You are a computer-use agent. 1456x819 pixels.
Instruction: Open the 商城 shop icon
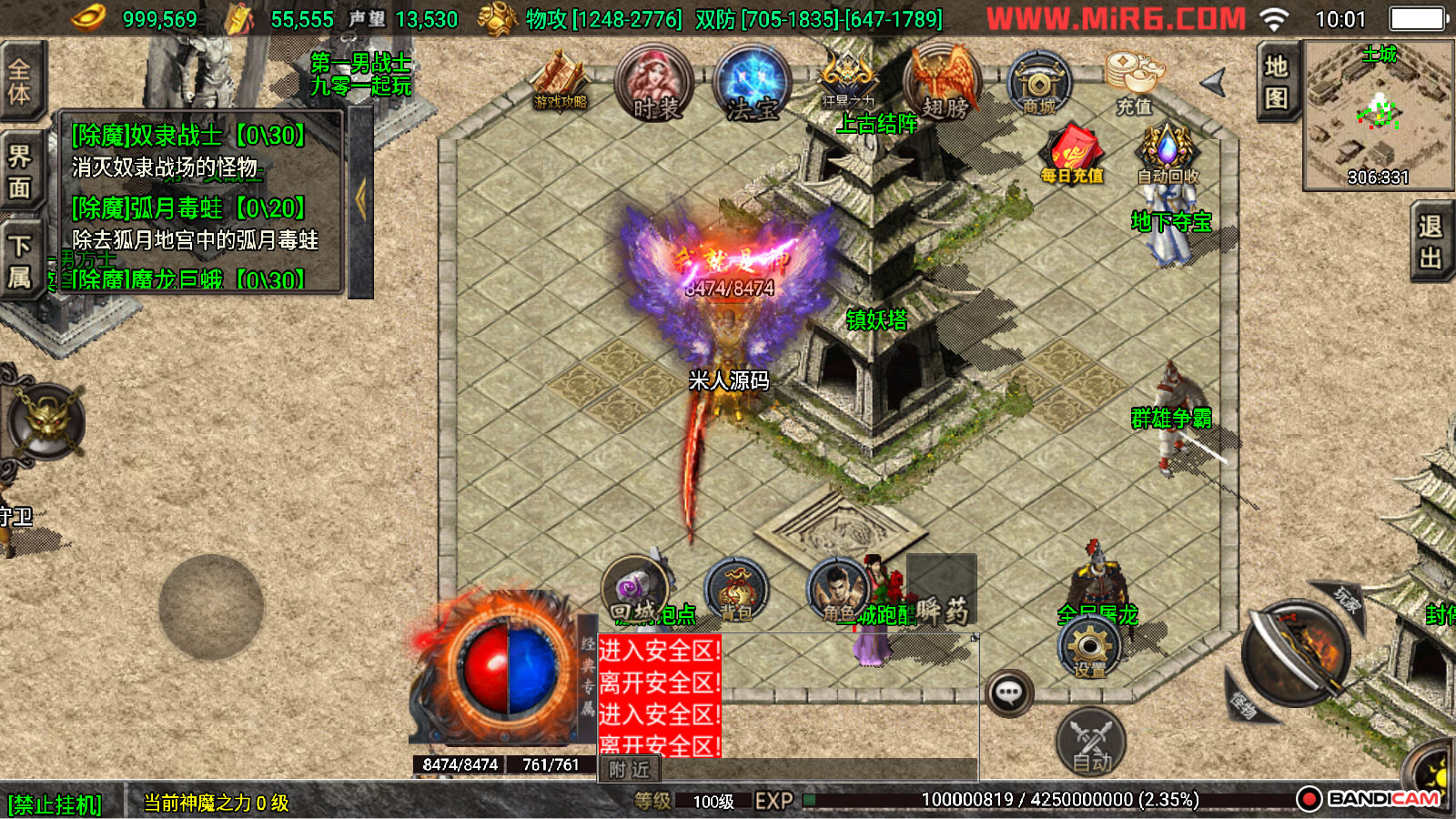click(x=1039, y=84)
